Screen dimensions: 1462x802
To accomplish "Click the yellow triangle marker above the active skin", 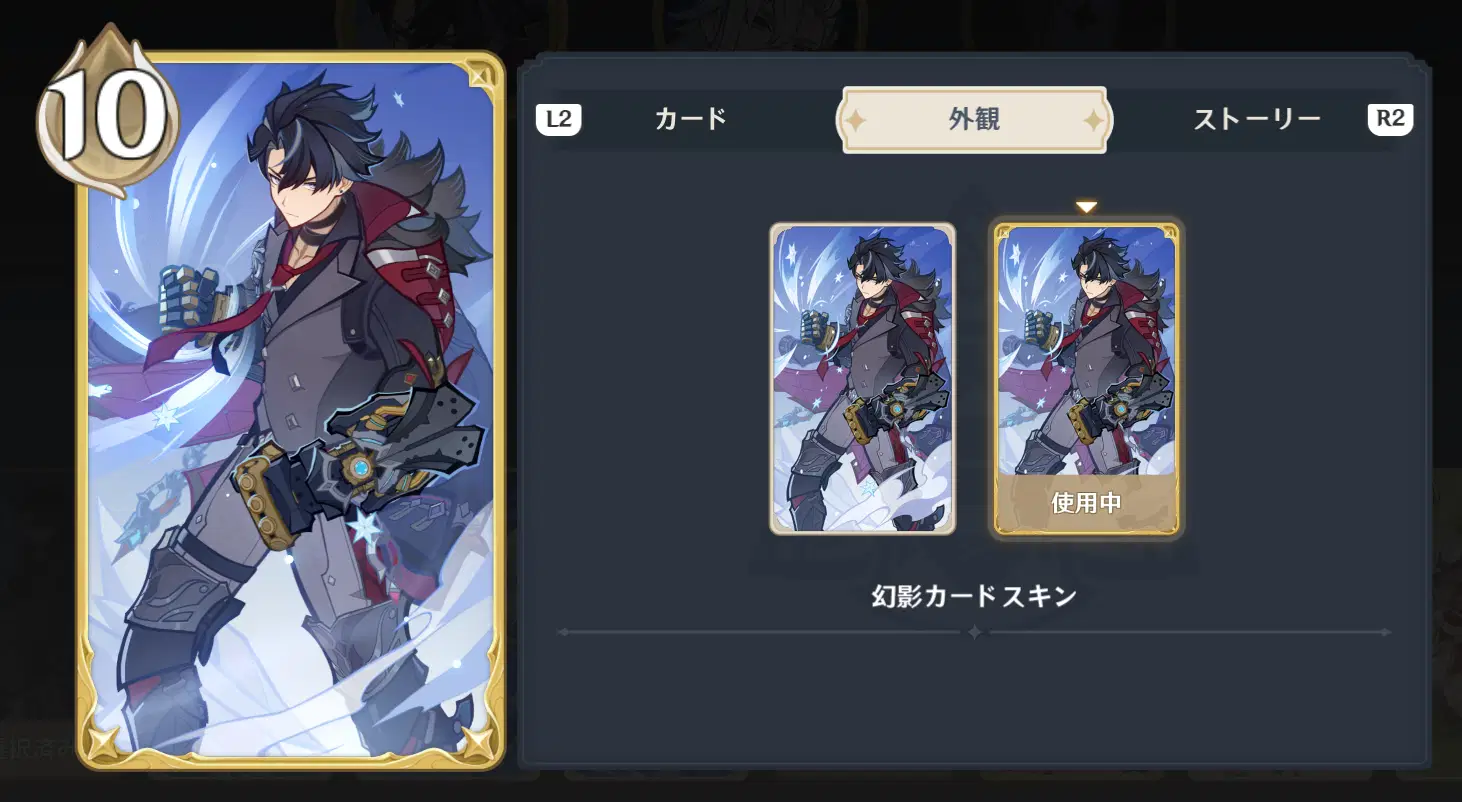I will pos(1085,205).
